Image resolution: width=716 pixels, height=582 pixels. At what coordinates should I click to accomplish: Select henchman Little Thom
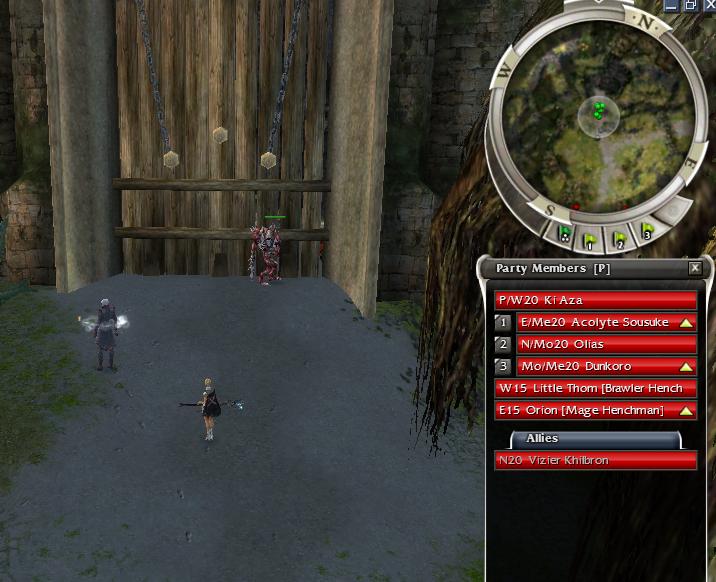pyautogui.click(x=596, y=389)
